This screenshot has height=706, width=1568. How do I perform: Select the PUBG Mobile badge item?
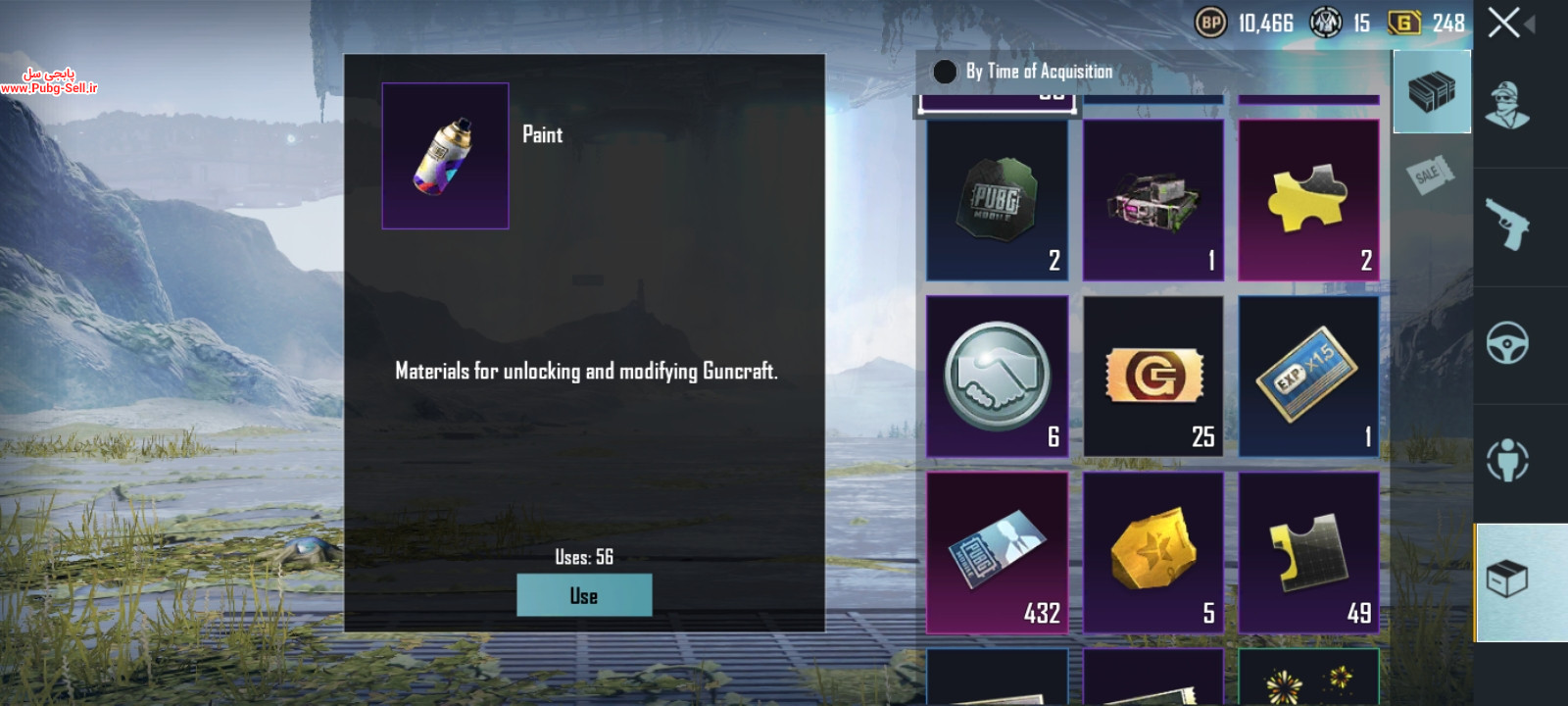[x=997, y=200]
